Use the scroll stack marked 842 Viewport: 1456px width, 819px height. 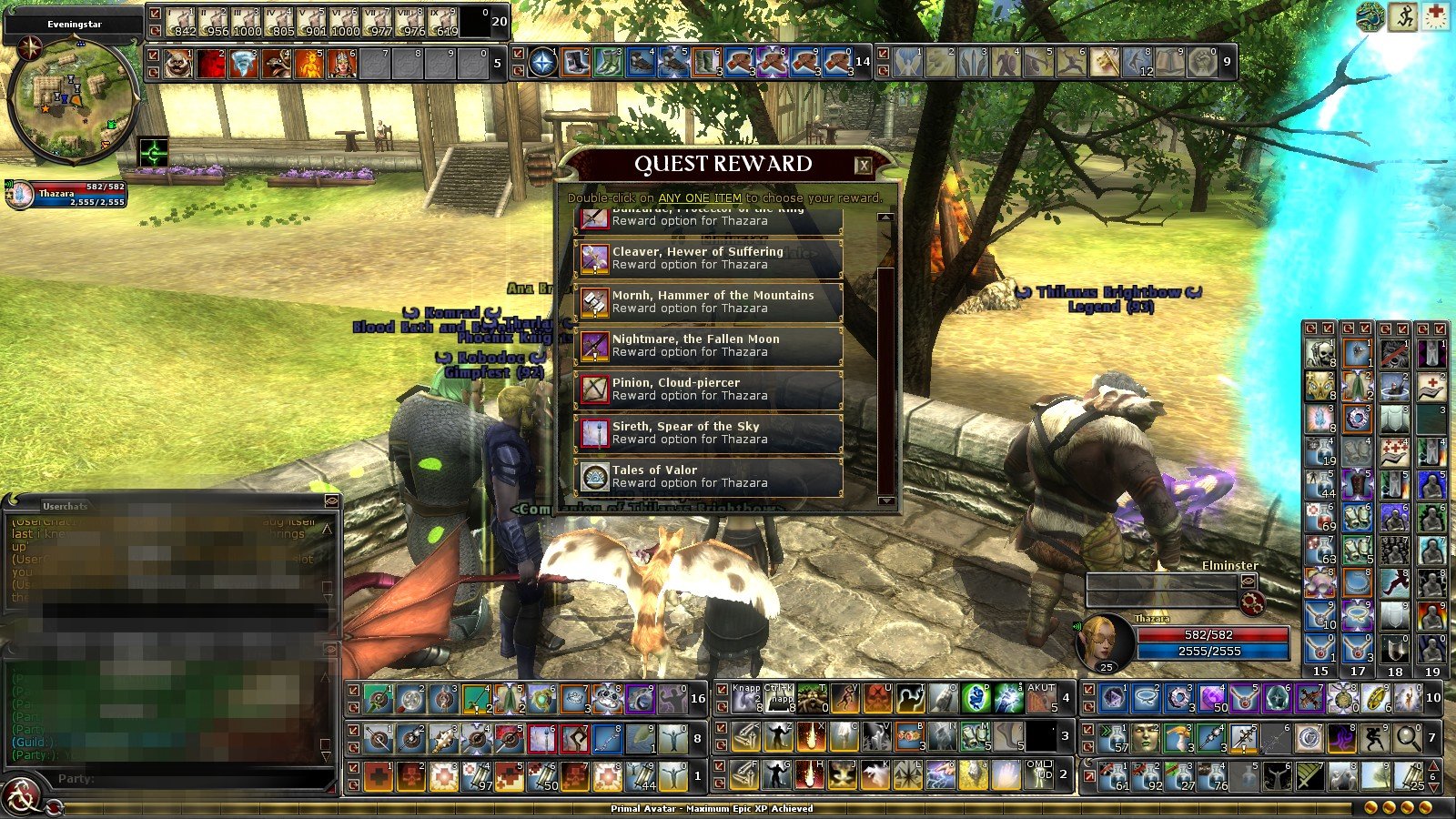181,22
